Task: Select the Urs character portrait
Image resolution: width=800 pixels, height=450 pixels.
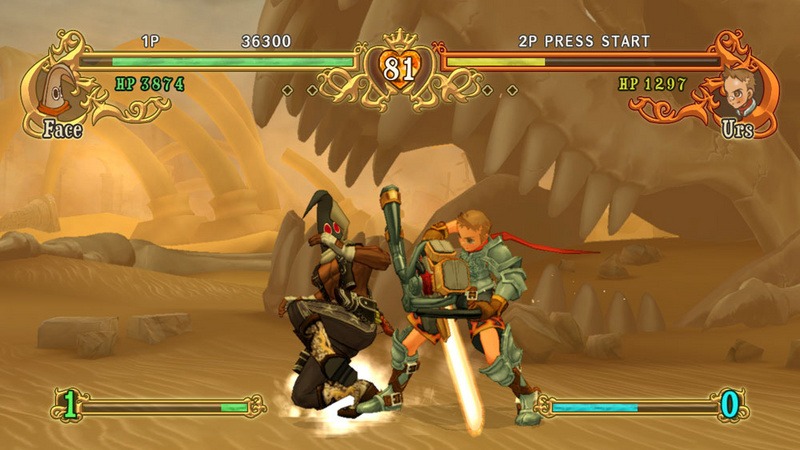Action: point(740,90)
